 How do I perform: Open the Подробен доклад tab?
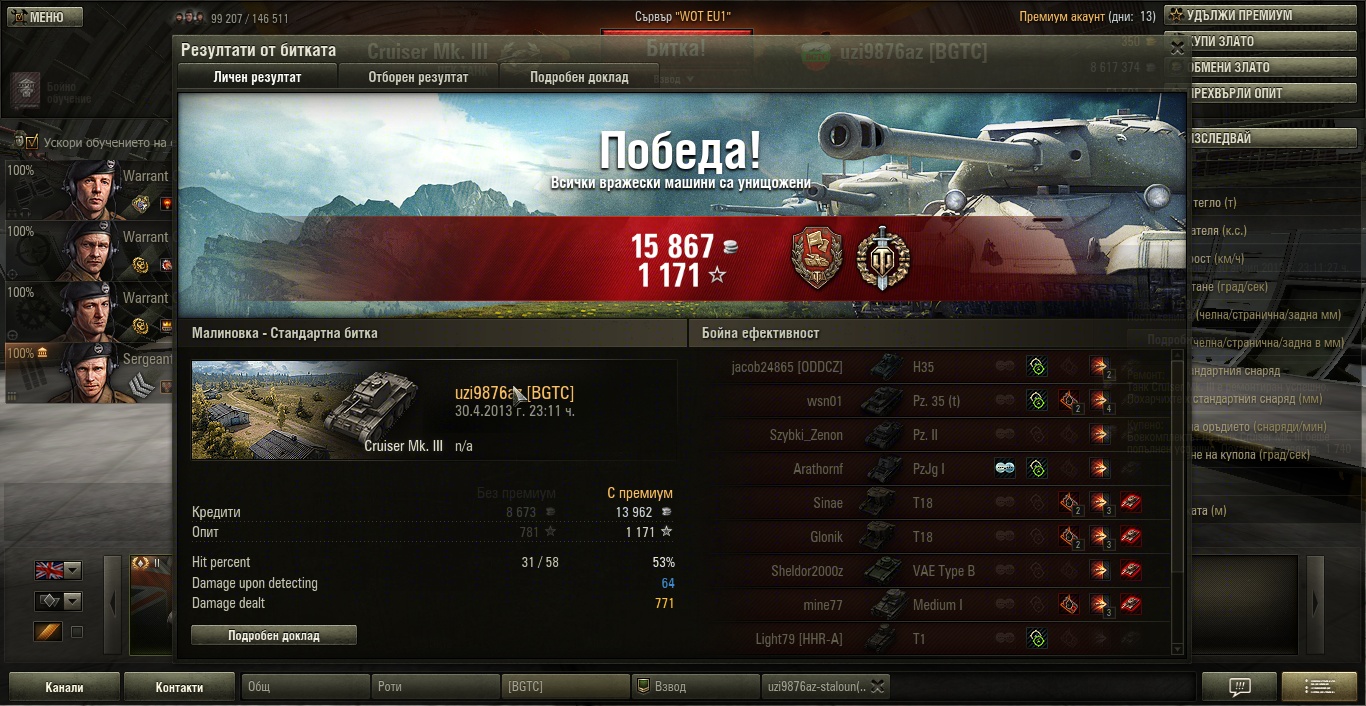(x=579, y=77)
